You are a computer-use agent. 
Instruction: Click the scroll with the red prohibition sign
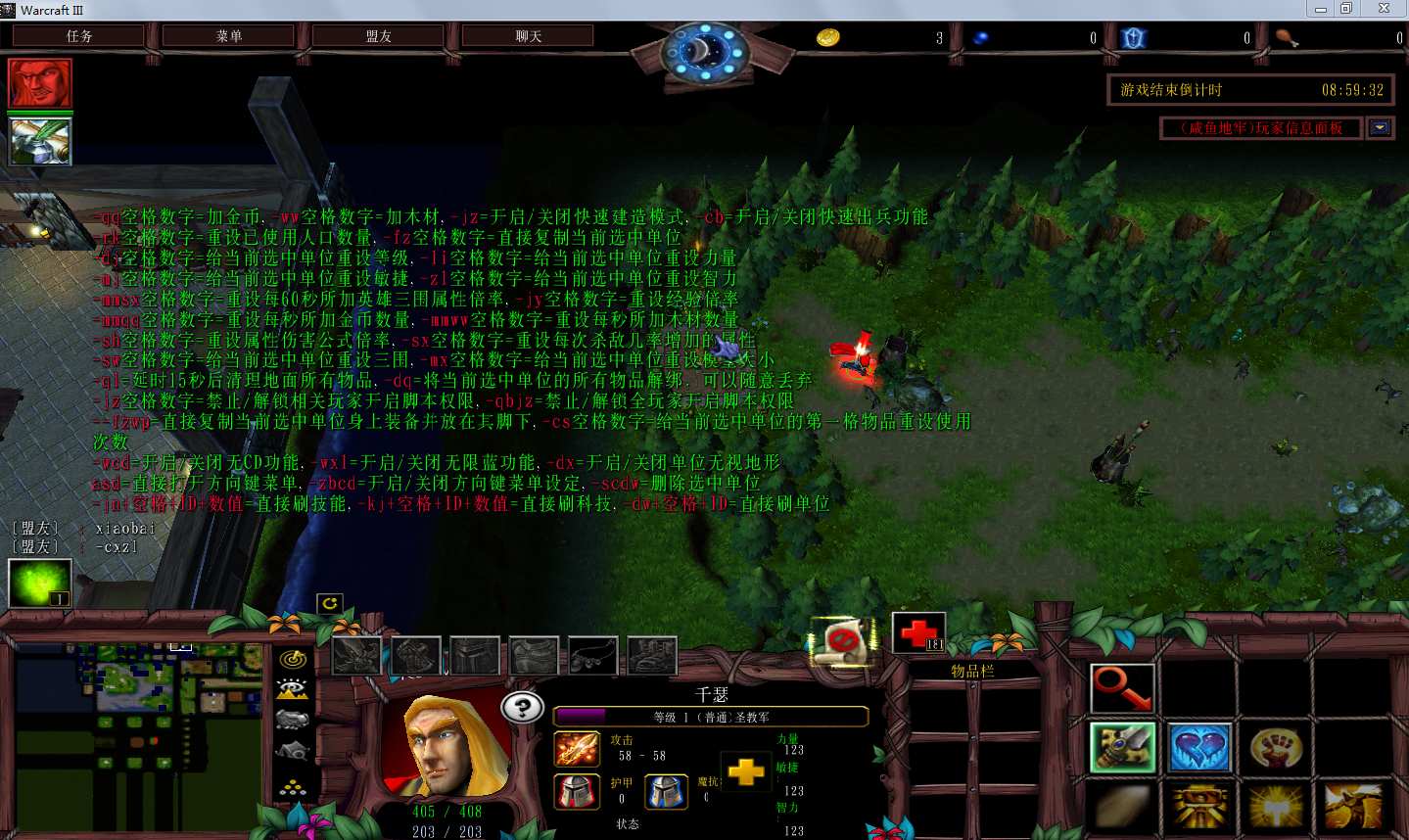(842, 641)
